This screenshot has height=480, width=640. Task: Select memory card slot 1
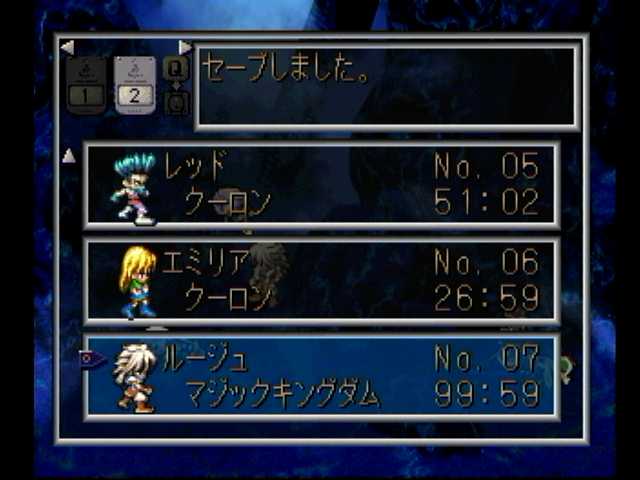[x=86, y=84]
